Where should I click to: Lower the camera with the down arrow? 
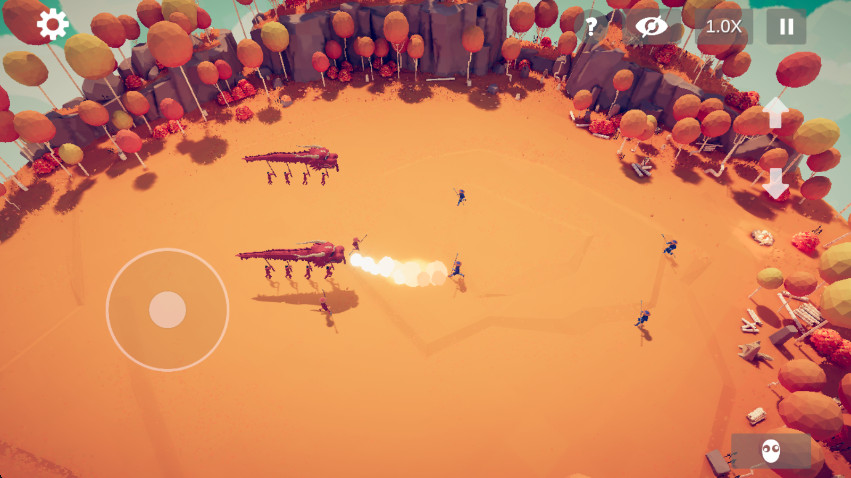pyautogui.click(x=776, y=183)
